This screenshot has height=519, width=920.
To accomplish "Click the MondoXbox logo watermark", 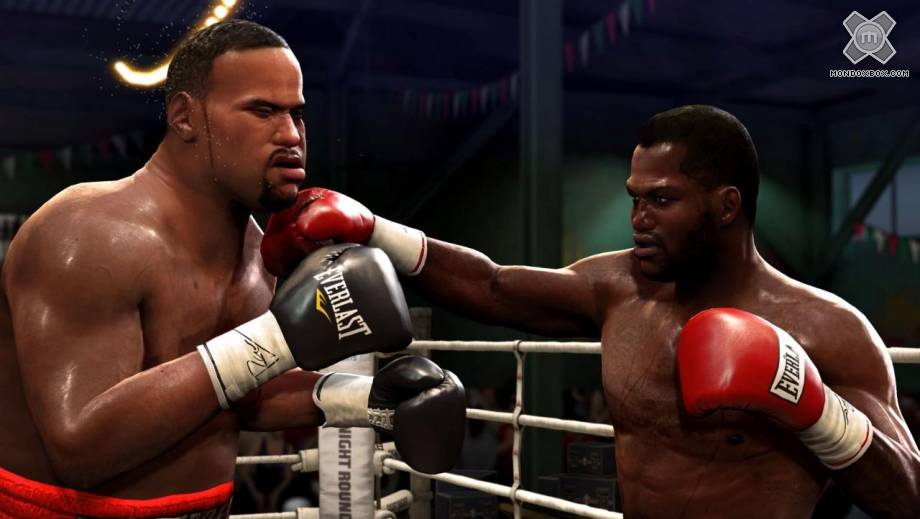I will (868, 40).
